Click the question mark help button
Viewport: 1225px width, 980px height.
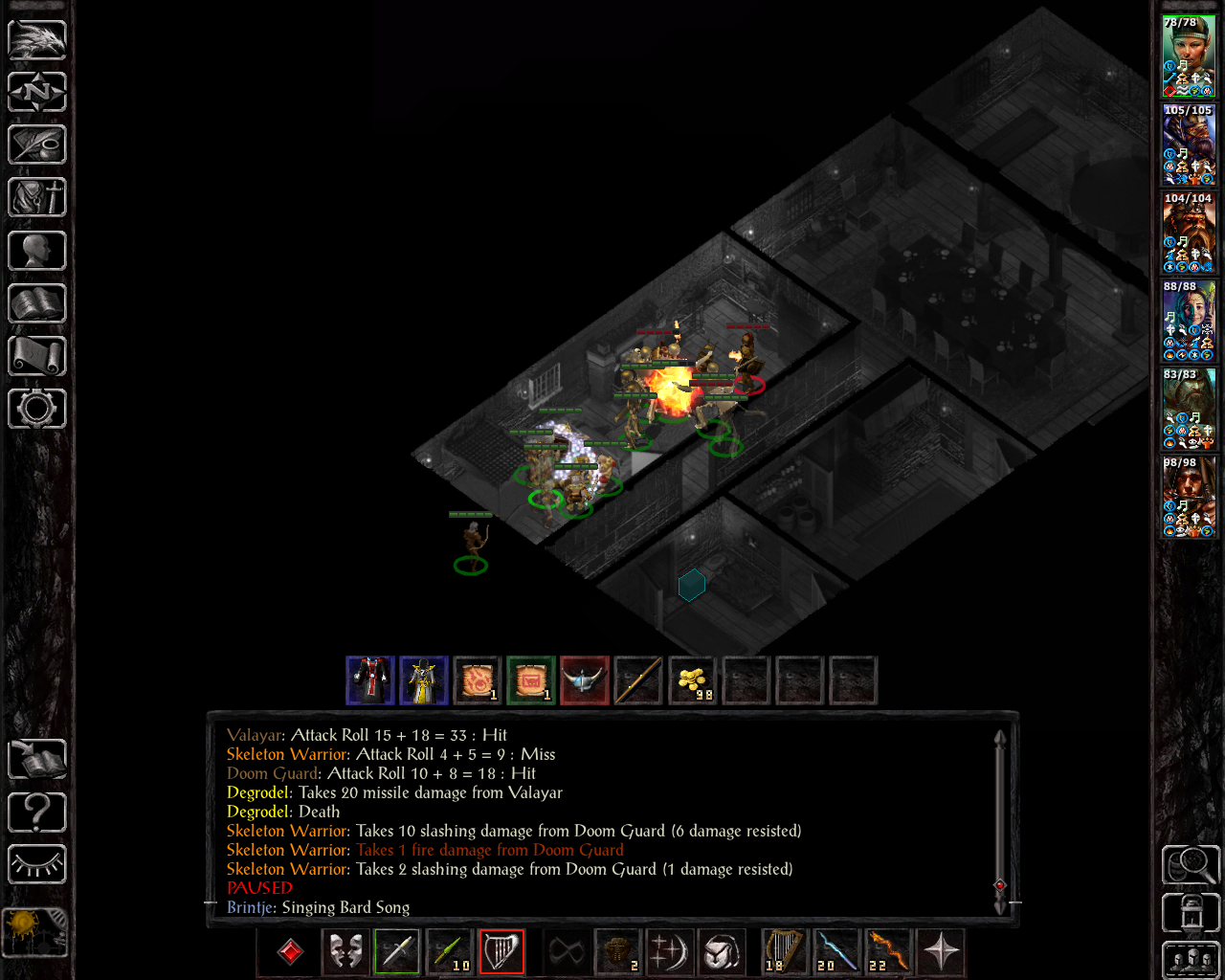click(37, 813)
